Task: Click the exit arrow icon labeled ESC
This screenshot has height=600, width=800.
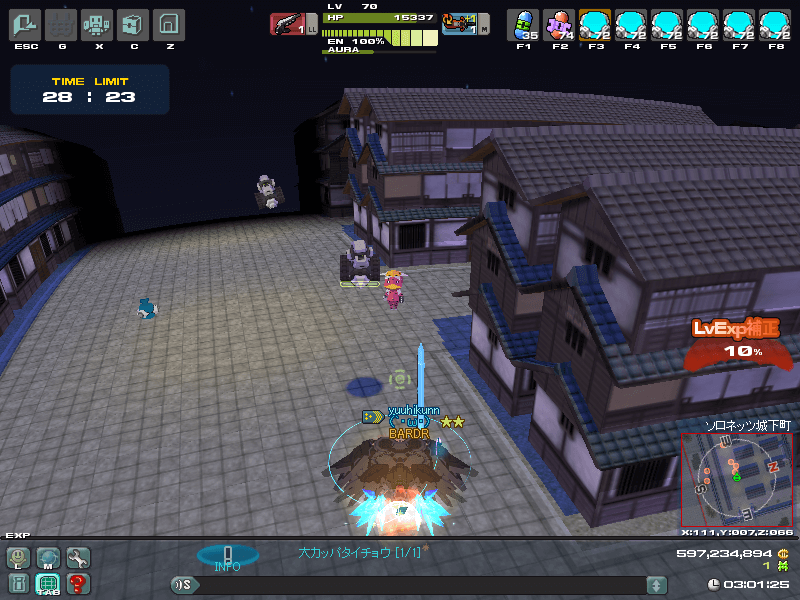Action: pyautogui.click(x=26, y=24)
